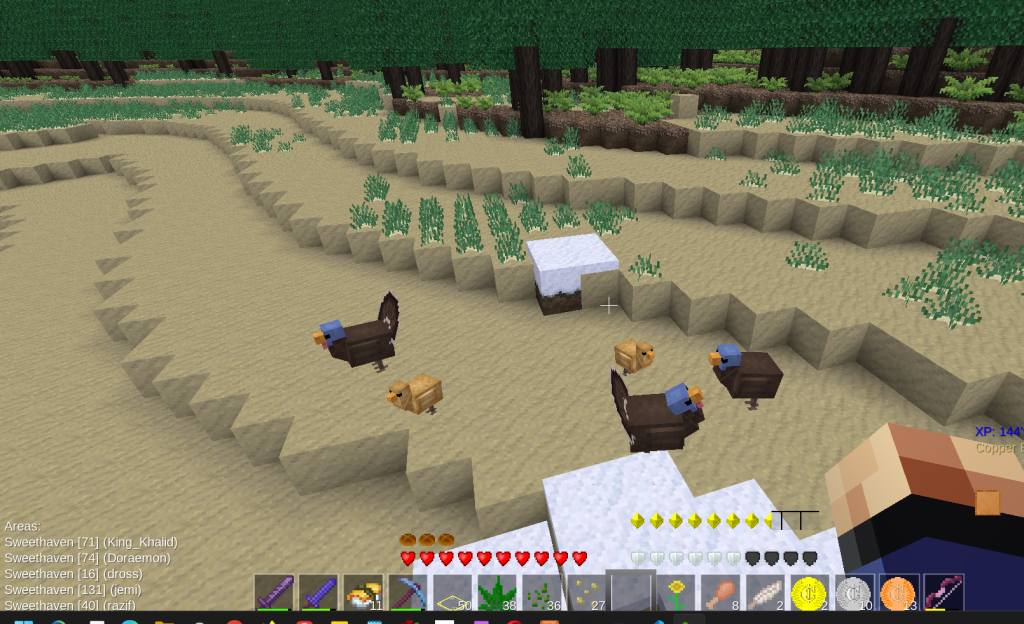This screenshot has height=624, width=1024.
Task: Select the pale outlined item stack of 50
Action: [452, 593]
